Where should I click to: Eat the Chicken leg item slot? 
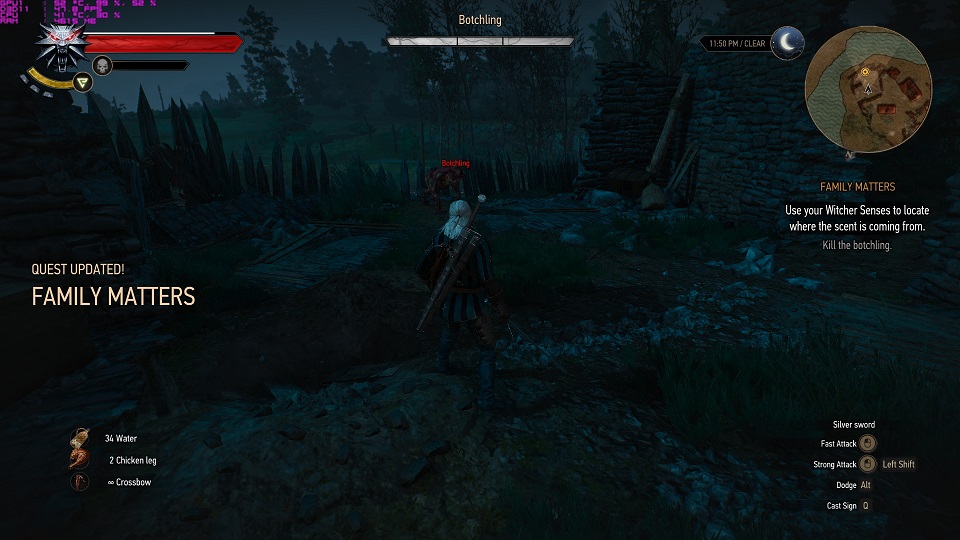click(x=79, y=461)
